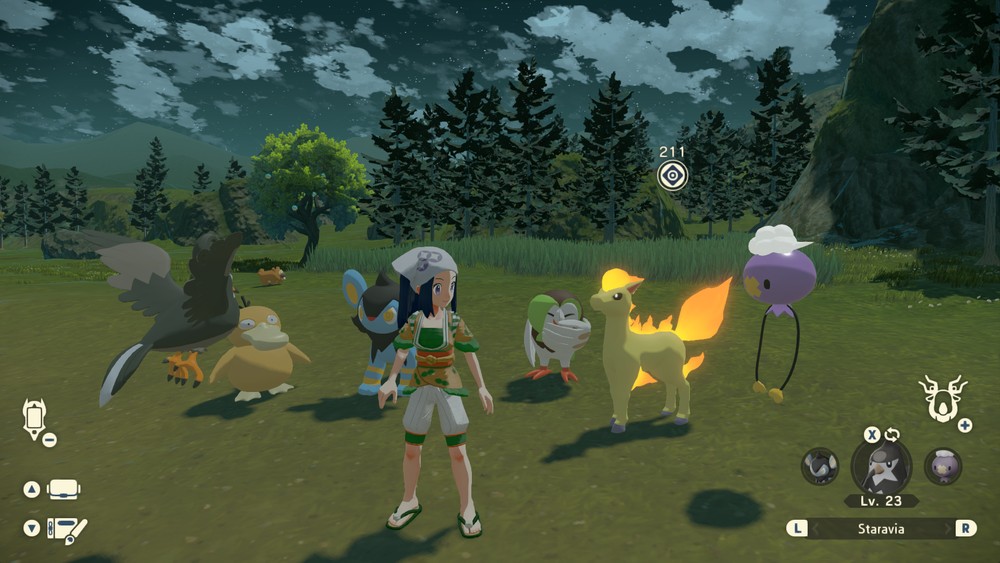The width and height of the screenshot is (1000, 563).
Task: Open the Arc Phone map icon
Action: [34, 418]
